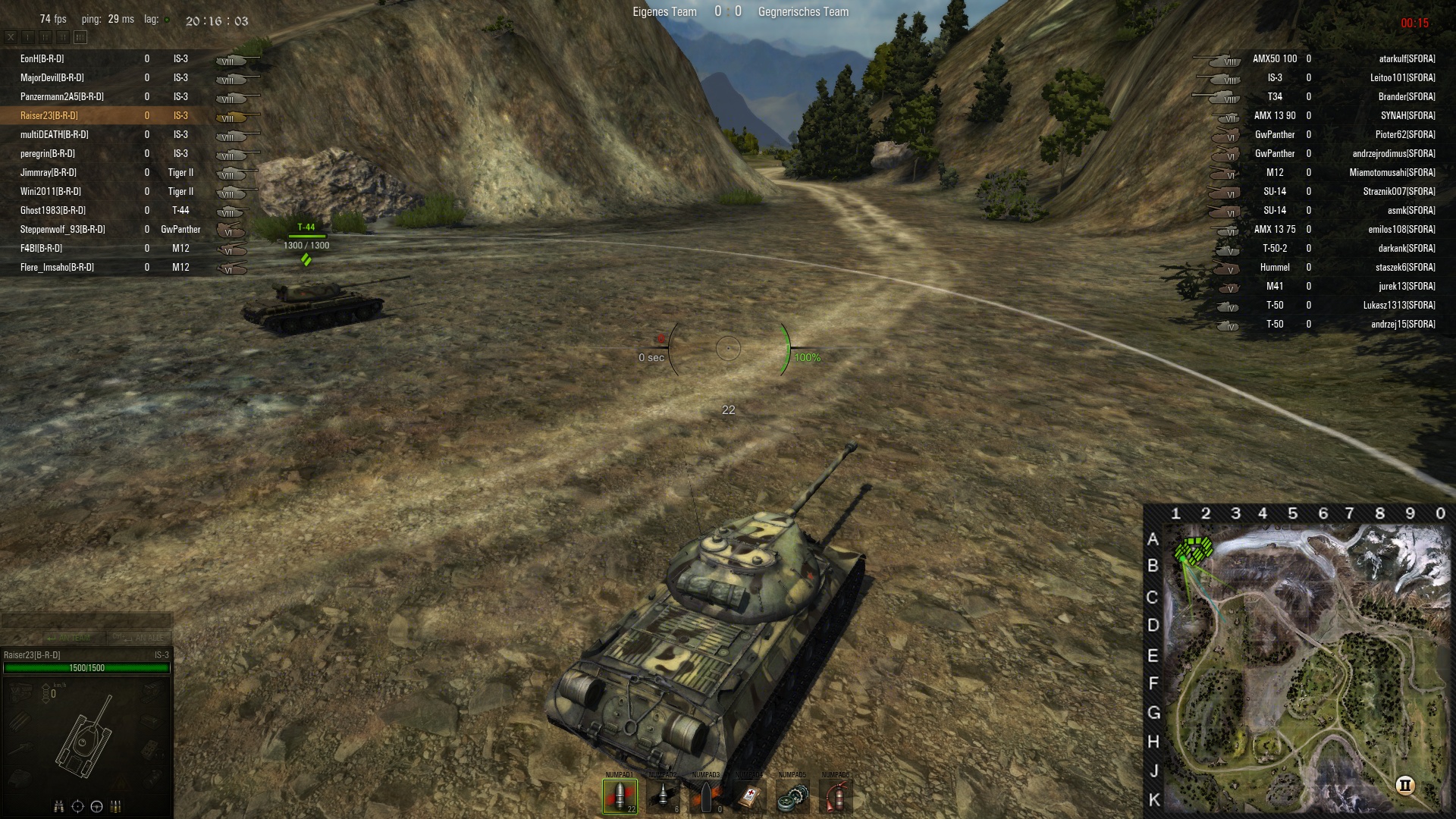
Task: Activate the fire extinguisher consumable
Action: (836, 796)
